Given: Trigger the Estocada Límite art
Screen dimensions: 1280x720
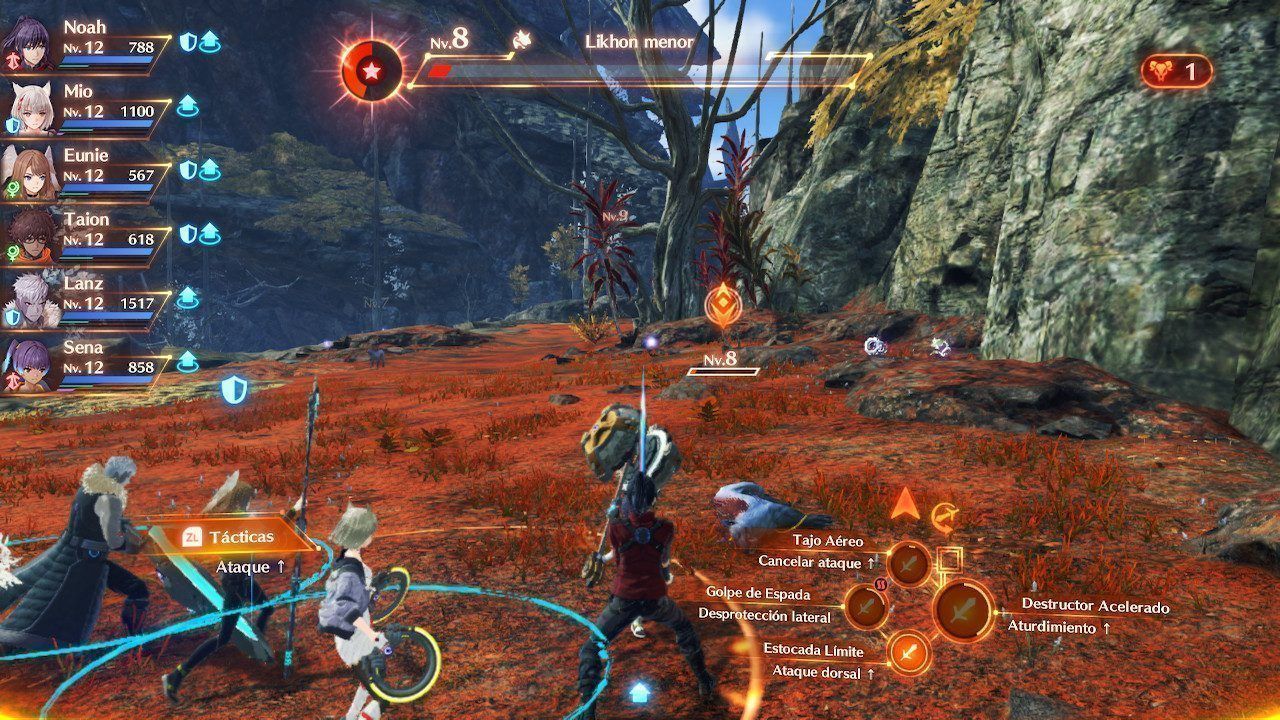Looking at the screenshot, I should click(908, 653).
